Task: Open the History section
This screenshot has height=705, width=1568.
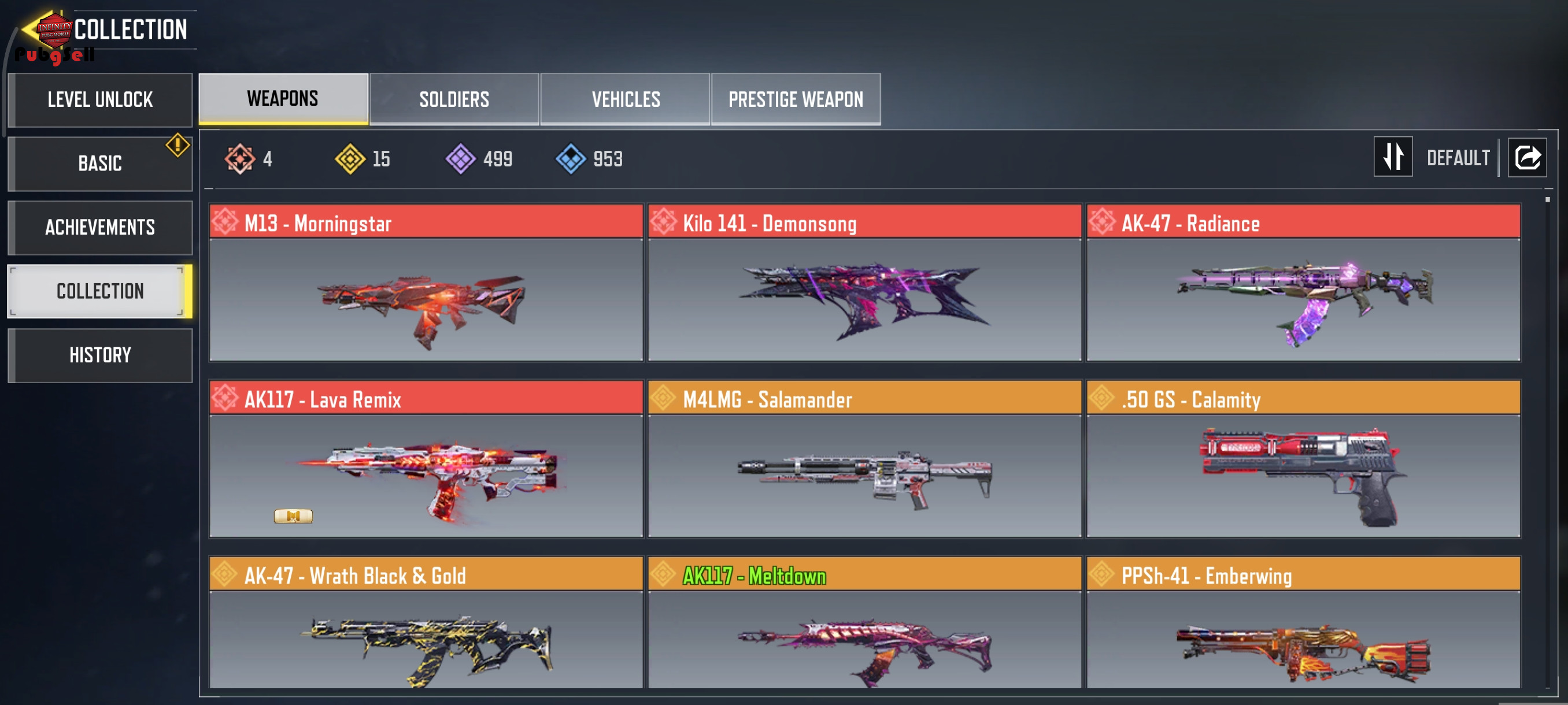Action: point(100,355)
